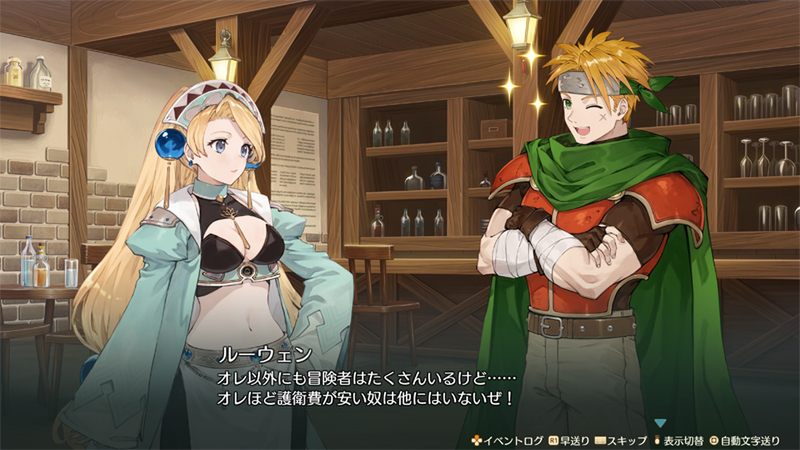Screen dimensions: 800x450
Task: Toggle the 表示切替 display switch
Action: point(682,440)
